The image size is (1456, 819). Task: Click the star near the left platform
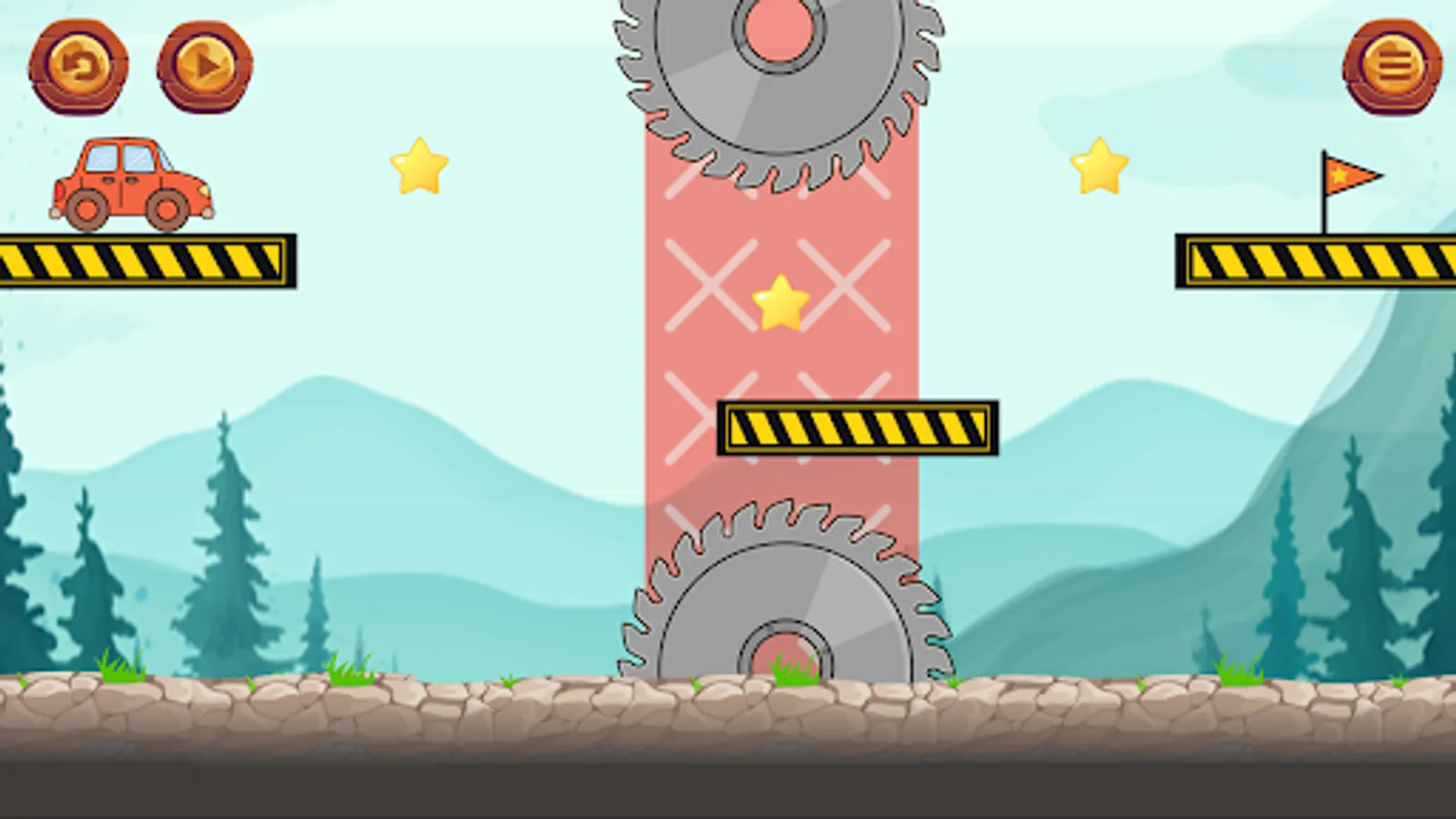pyautogui.click(x=420, y=167)
